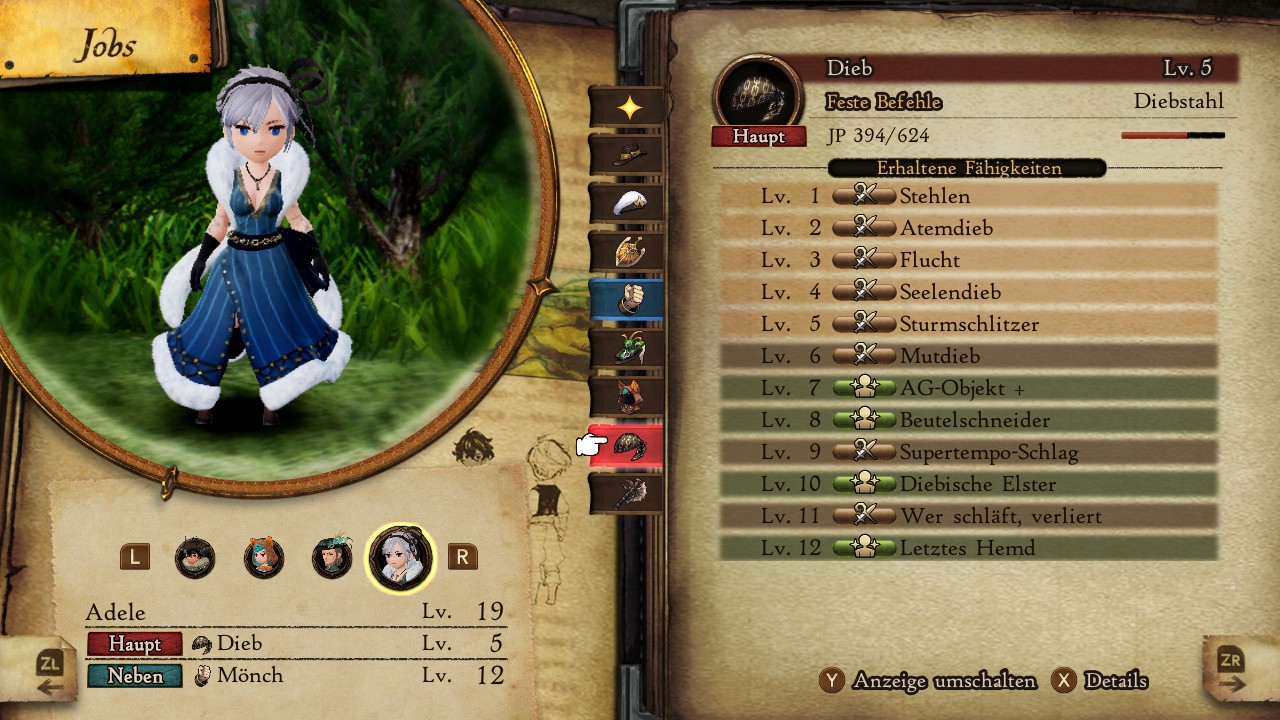1280x720 pixels.
Task: Pick the white cap job tab
Action: pyautogui.click(x=628, y=203)
